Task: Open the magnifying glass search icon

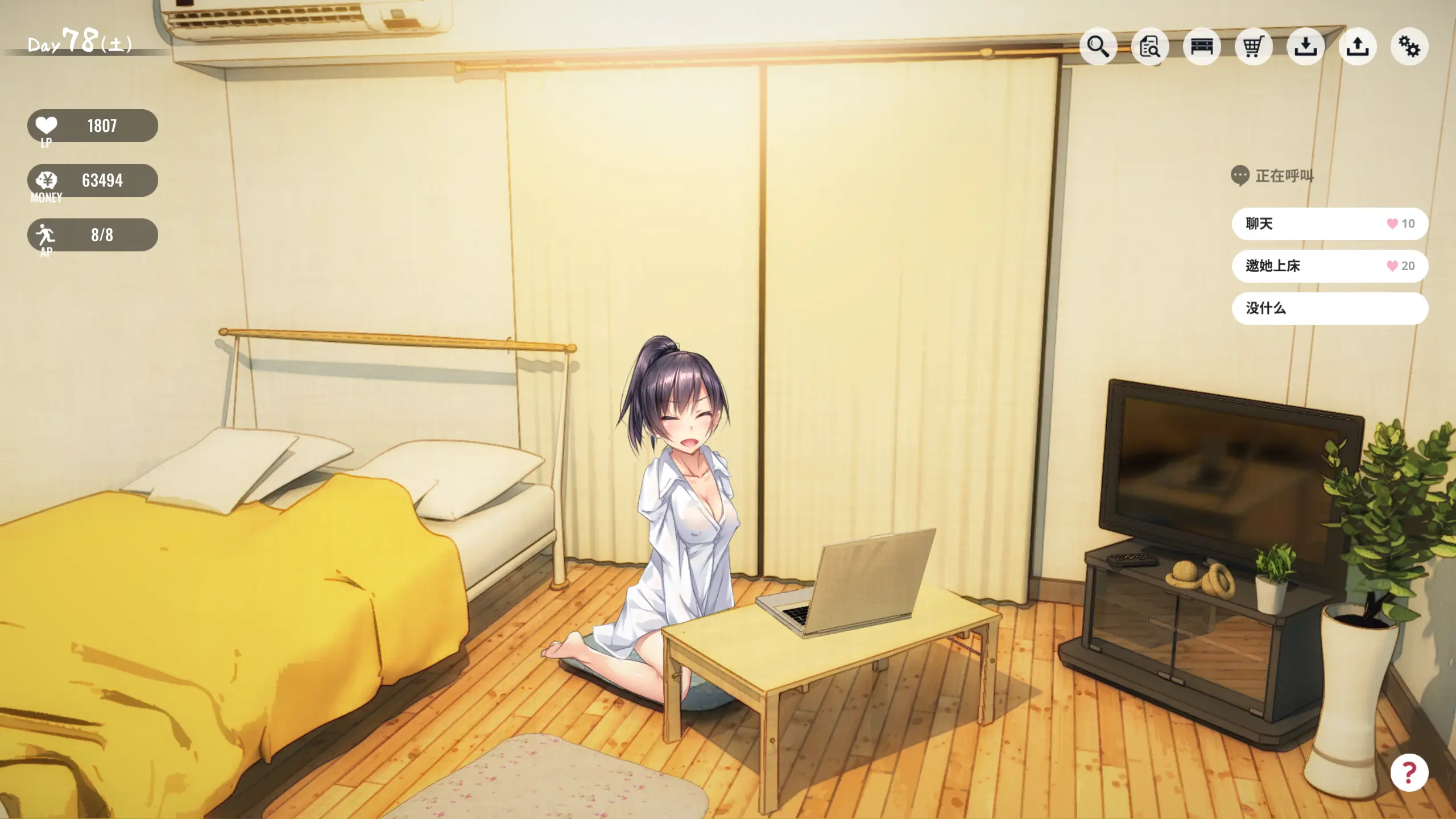Action: coord(1098,46)
